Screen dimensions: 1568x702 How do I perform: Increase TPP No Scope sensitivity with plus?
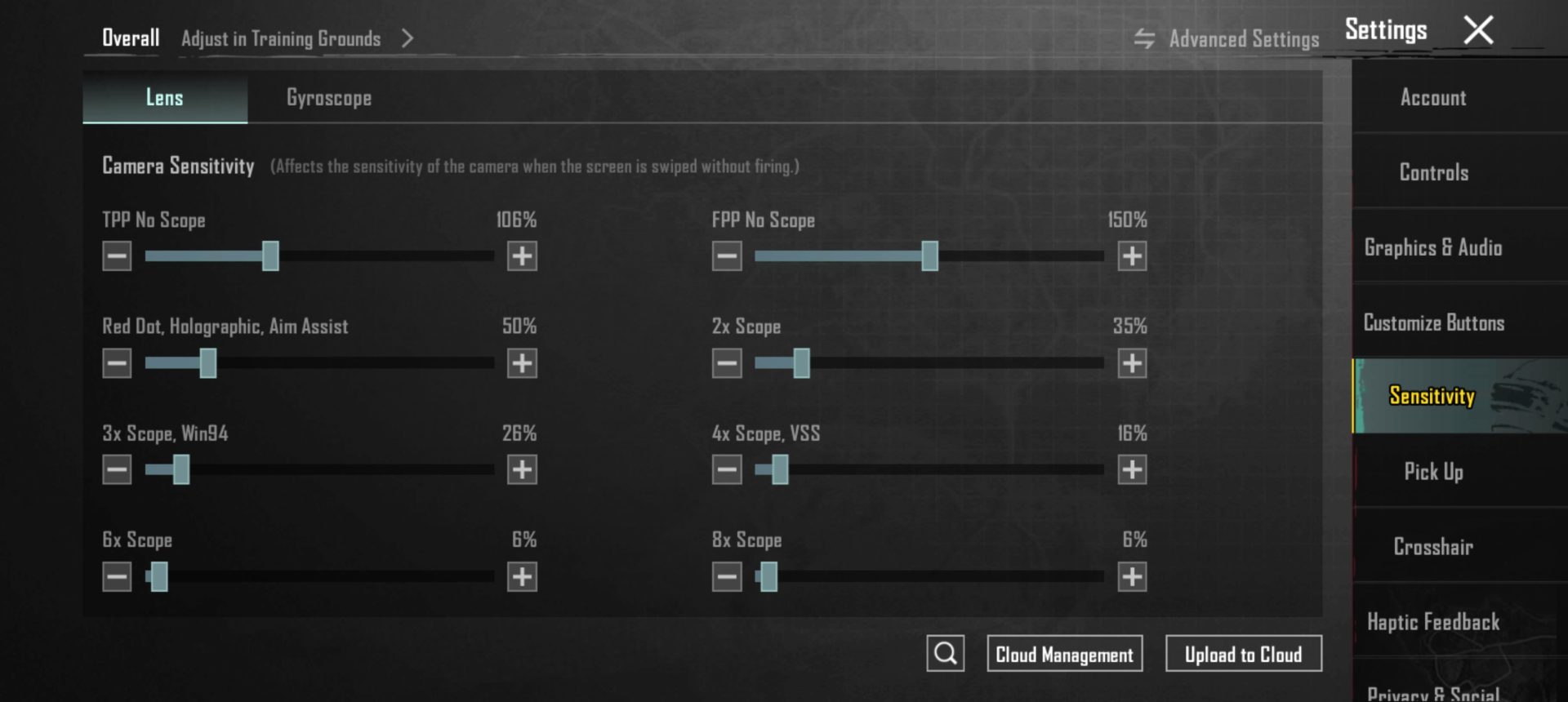(523, 255)
